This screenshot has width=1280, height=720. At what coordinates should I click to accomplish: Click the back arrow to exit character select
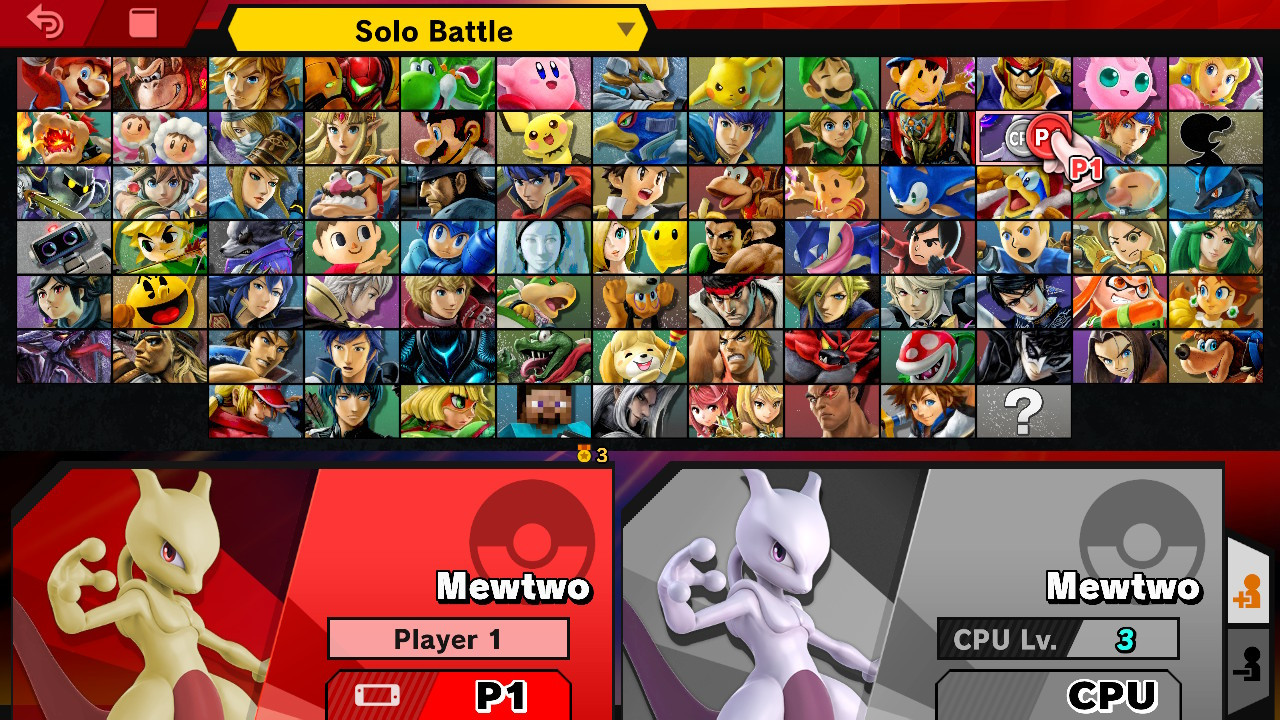(45, 22)
